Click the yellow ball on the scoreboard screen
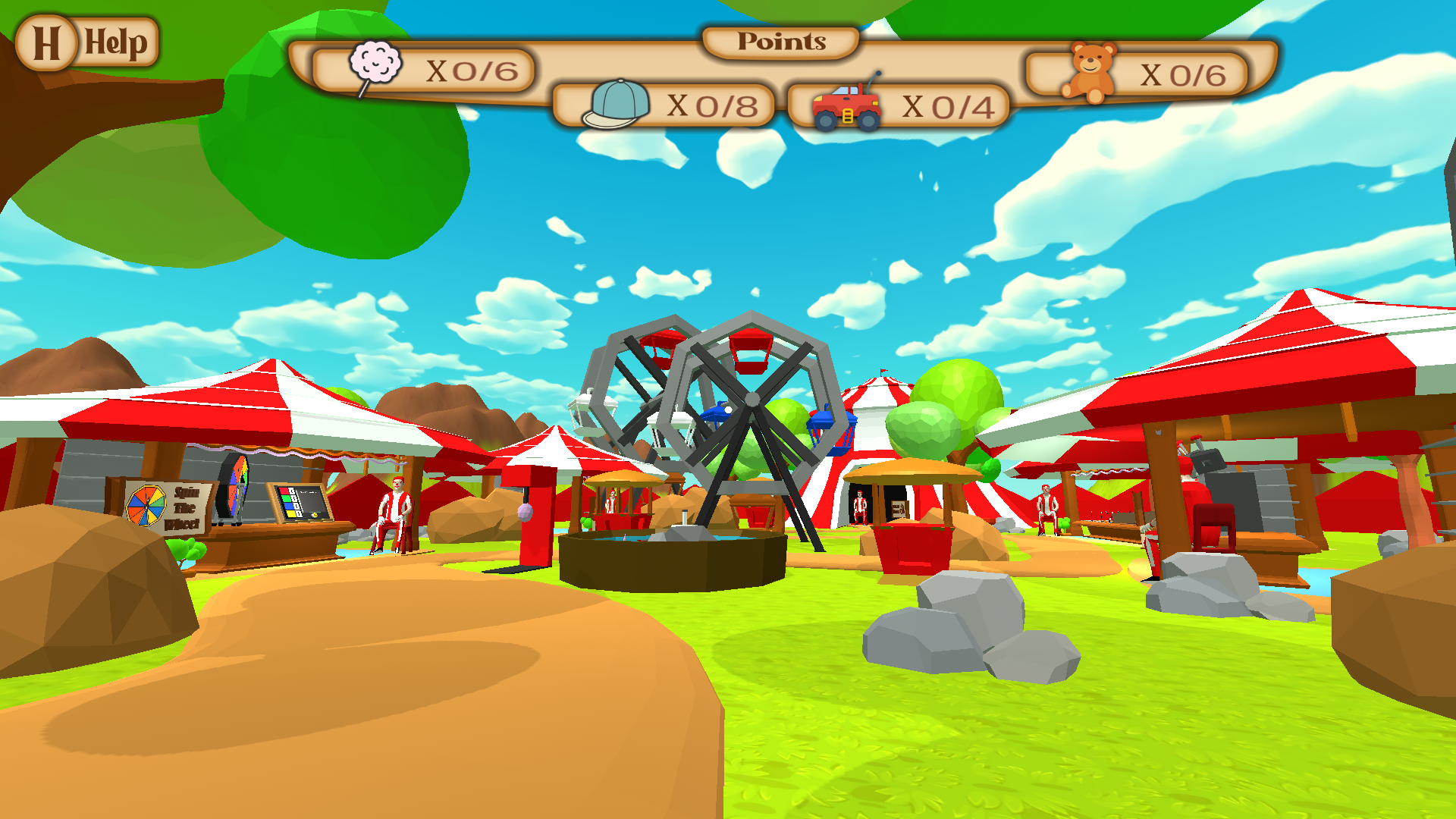 (x=314, y=516)
